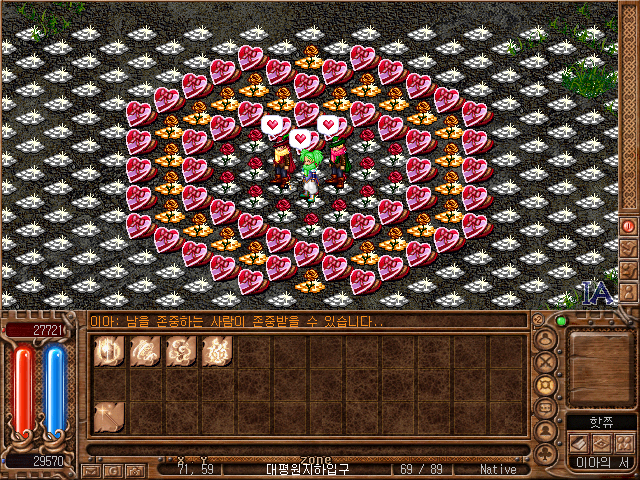Click the red power side button
This screenshot has height=480, width=640.
tap(629, 226)
